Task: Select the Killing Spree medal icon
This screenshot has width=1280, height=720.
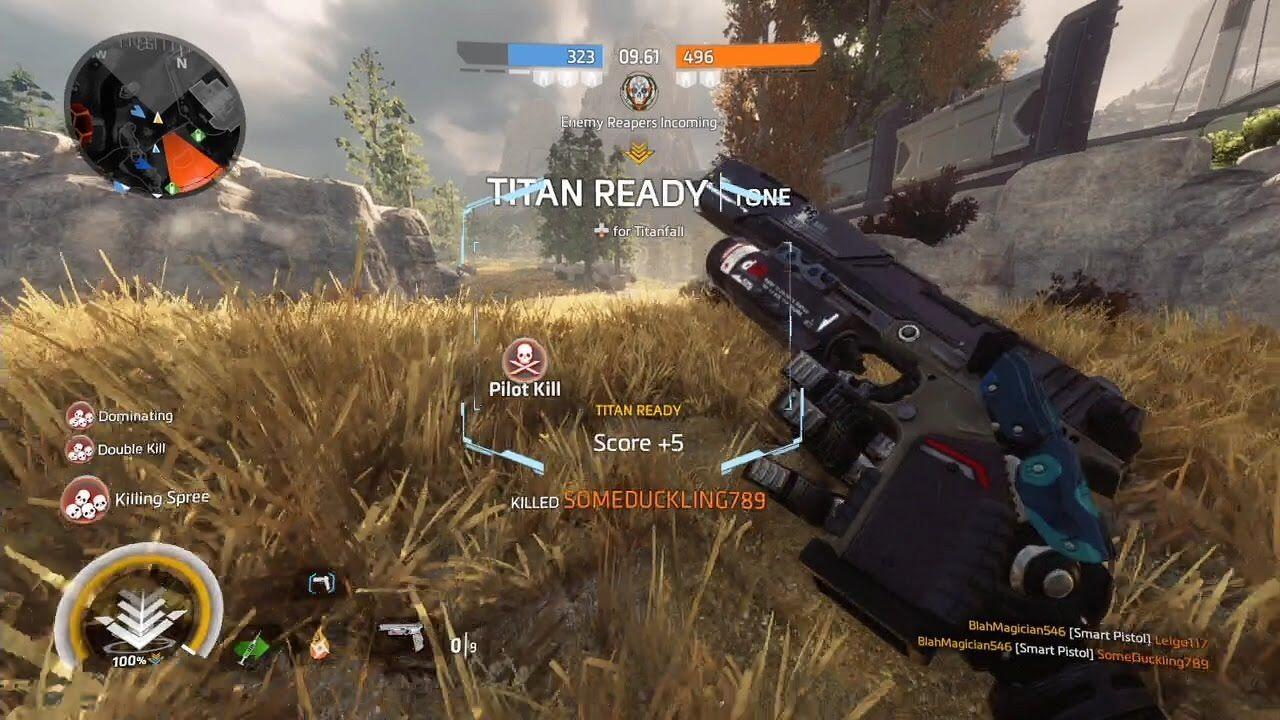Action: tap(85, 499)
